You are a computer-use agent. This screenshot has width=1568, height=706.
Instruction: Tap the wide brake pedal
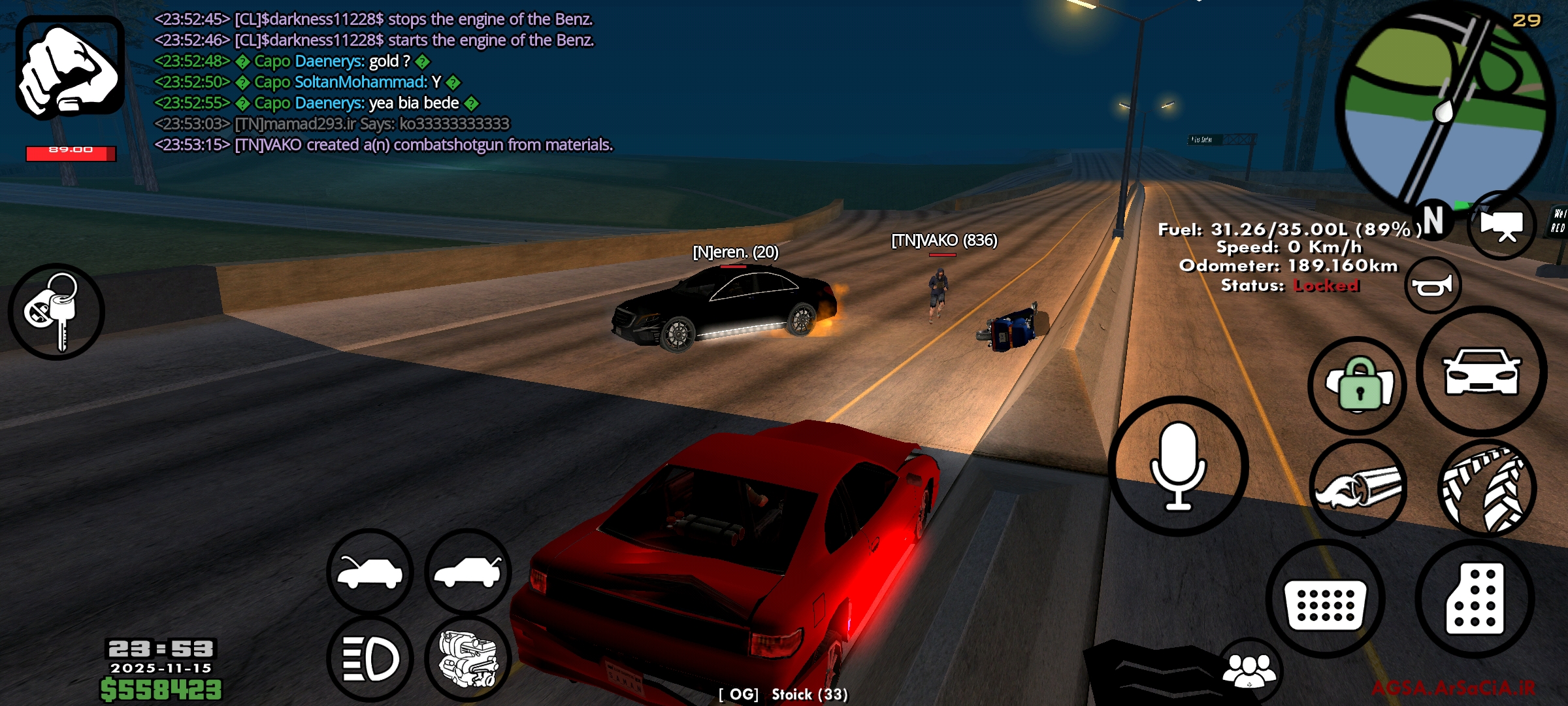point(1325,598)
